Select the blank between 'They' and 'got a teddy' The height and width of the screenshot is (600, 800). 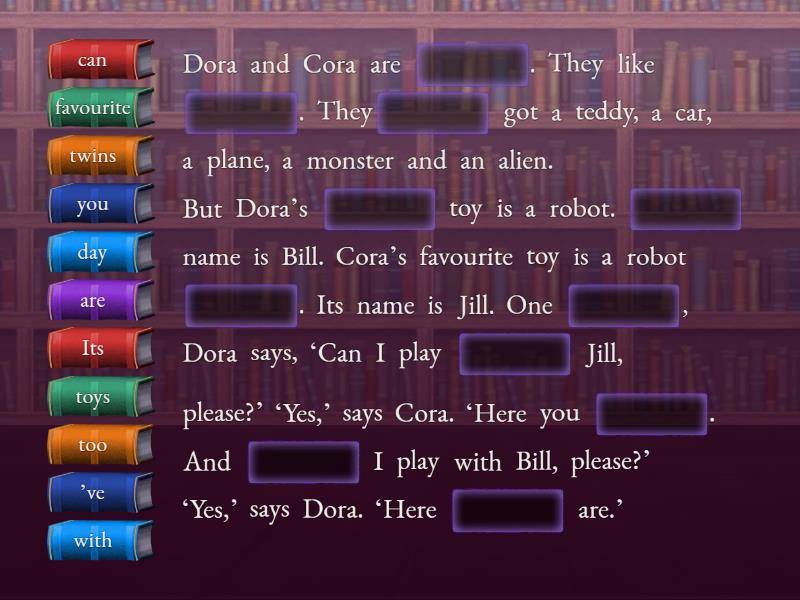[433, 113]
